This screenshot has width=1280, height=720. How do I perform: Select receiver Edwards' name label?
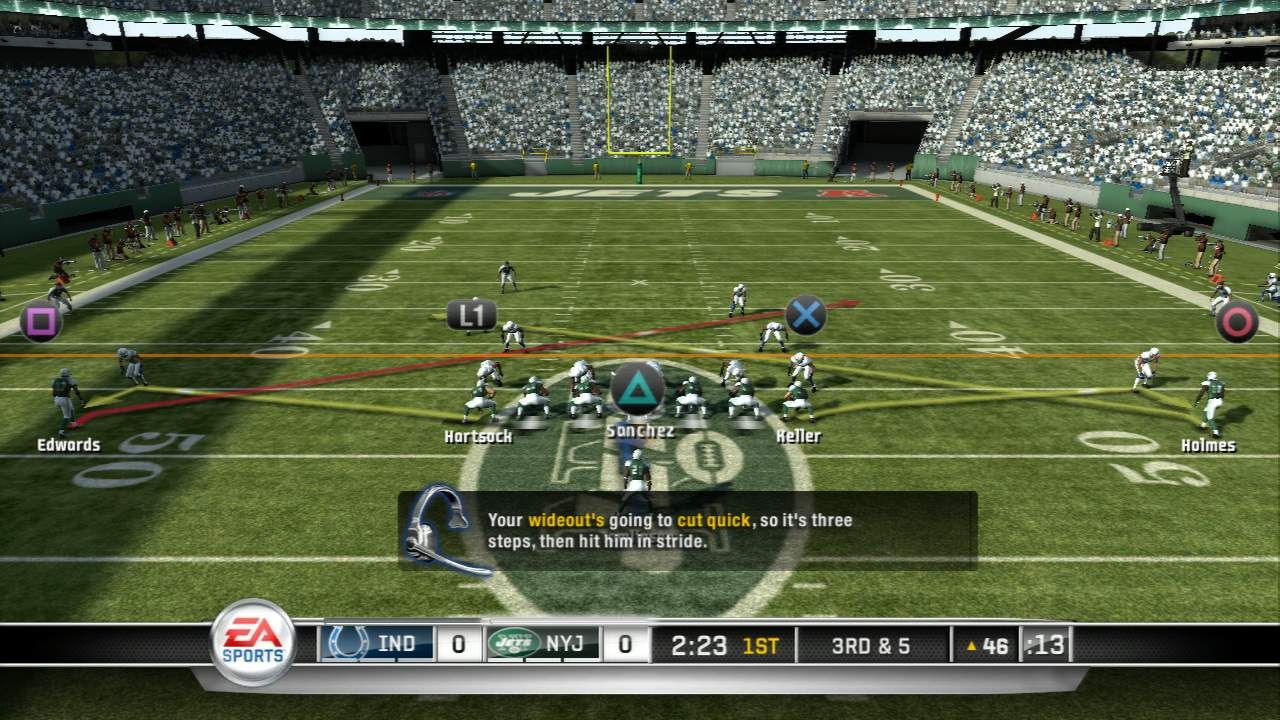tap(69, 445)
